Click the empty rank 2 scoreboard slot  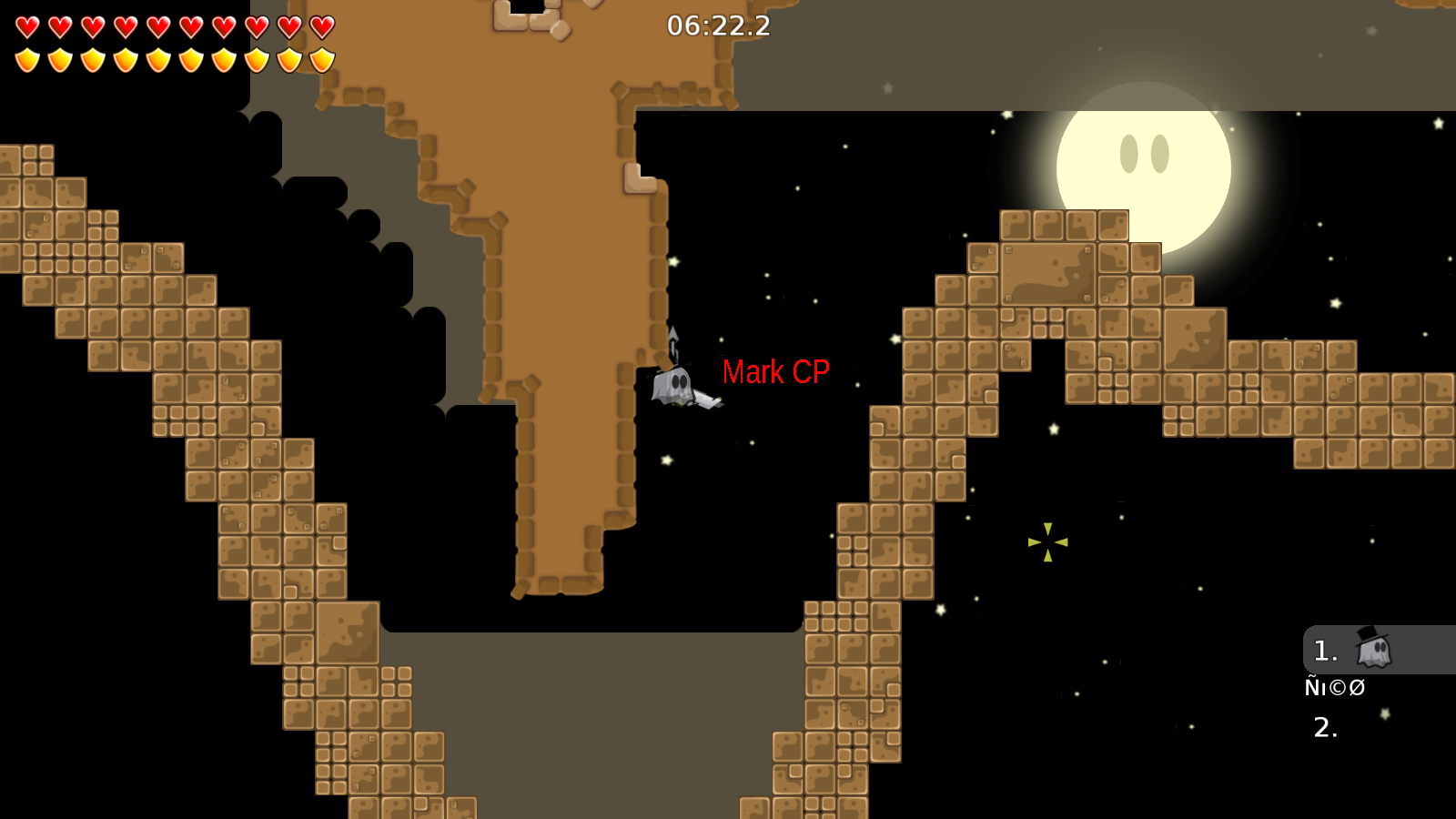pos(1325,728)
